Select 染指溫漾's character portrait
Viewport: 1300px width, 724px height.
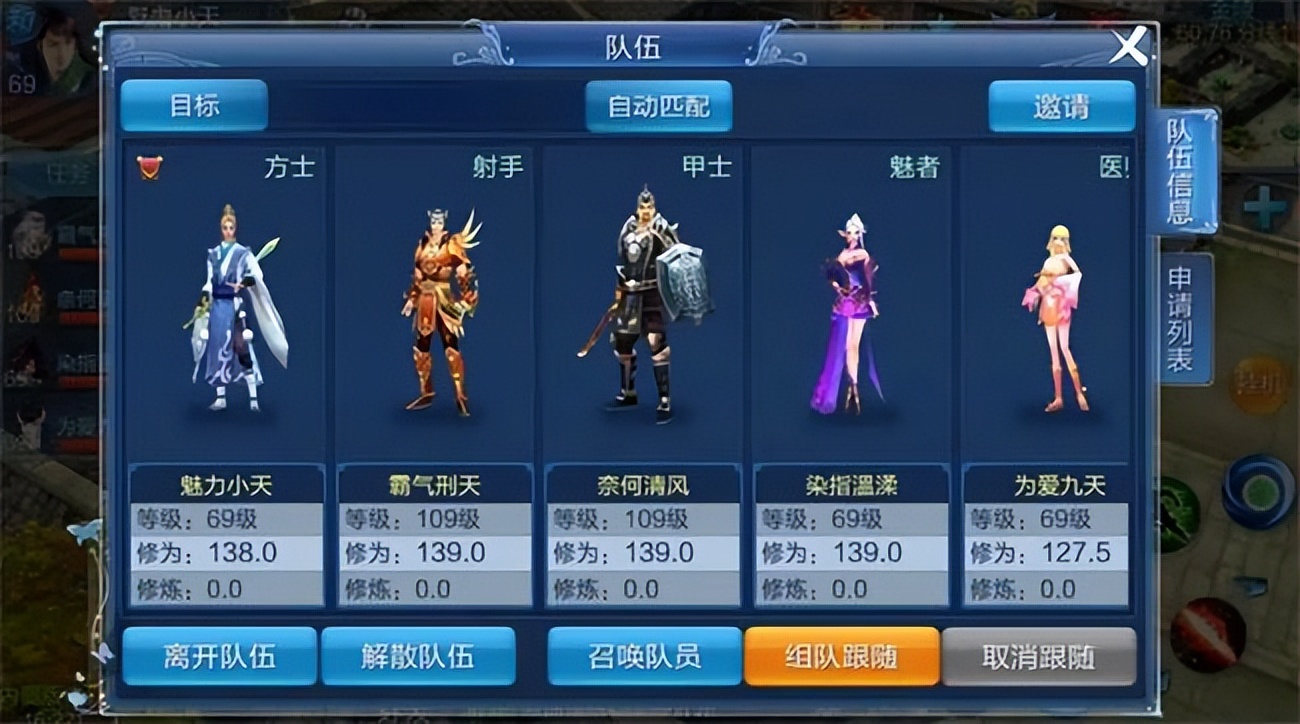point(851,310)
